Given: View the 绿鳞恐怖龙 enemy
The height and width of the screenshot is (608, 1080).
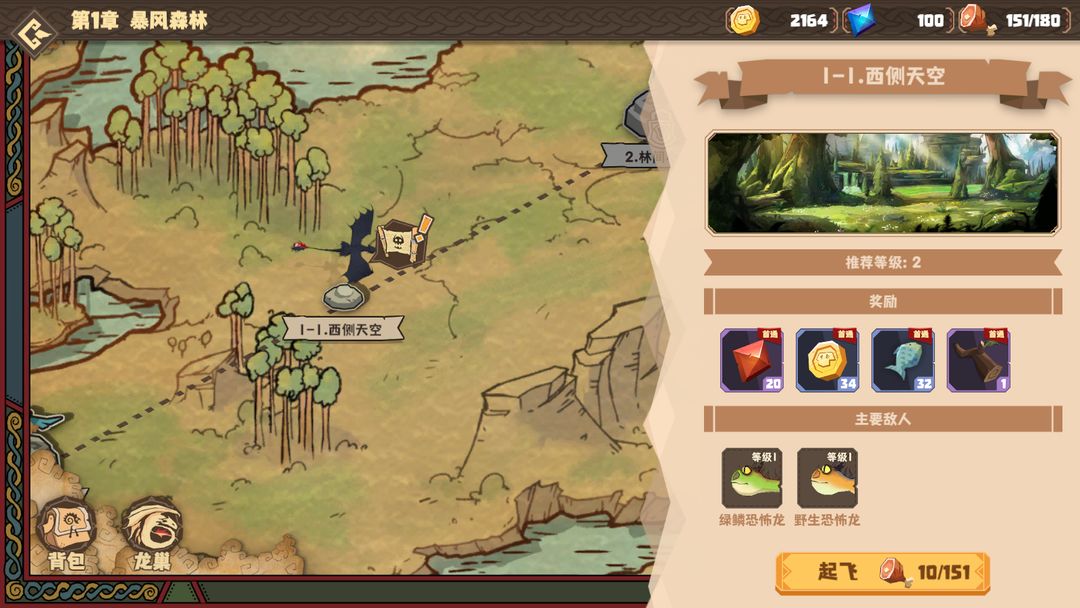Looking at the screenshot, I should pos(752,478).
